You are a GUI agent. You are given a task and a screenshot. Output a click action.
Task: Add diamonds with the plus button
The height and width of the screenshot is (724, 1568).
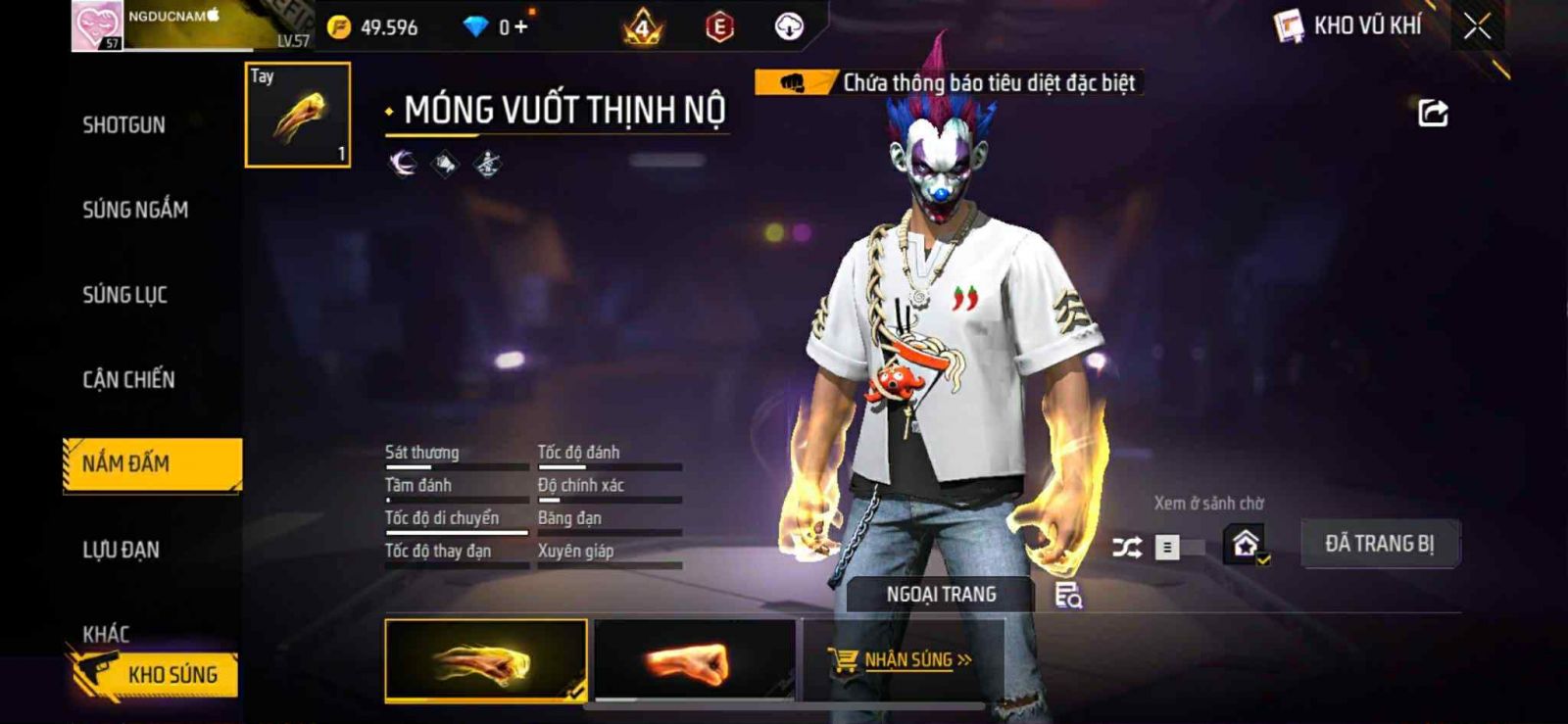(520, 26)
